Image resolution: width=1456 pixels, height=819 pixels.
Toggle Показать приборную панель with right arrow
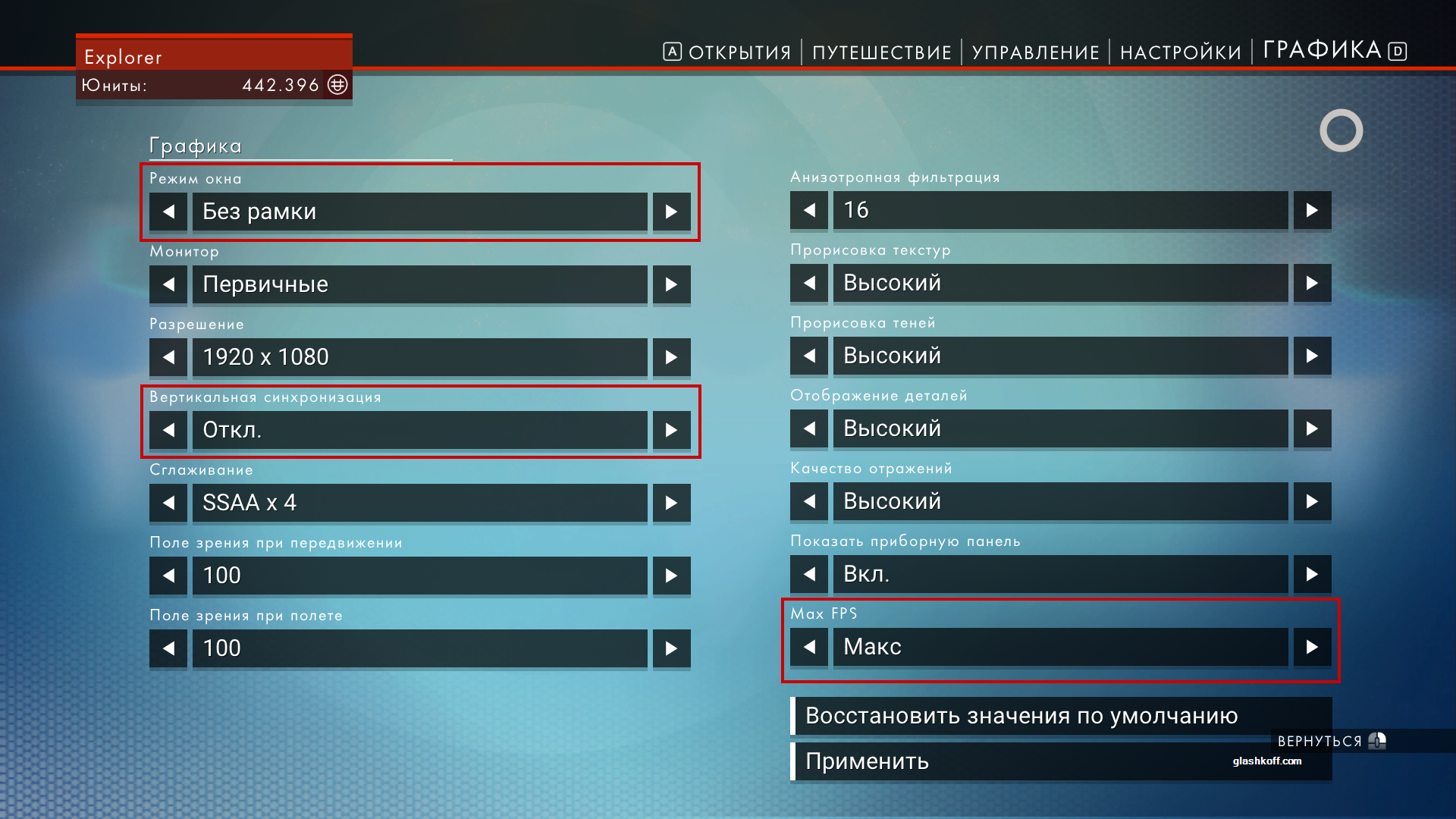click(x=1312, y=574)
